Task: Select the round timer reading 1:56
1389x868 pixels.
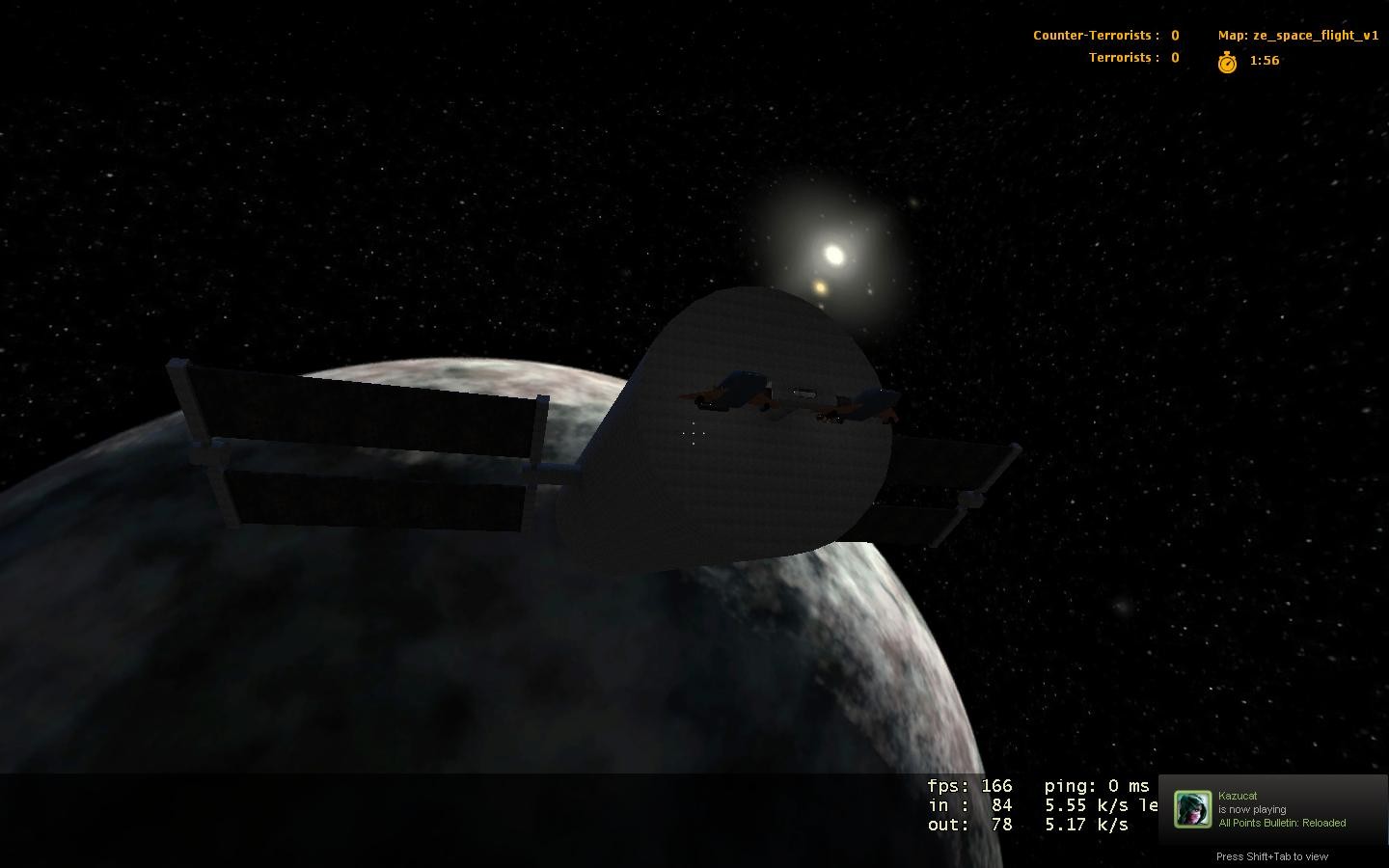Action: click(1264, 60)
